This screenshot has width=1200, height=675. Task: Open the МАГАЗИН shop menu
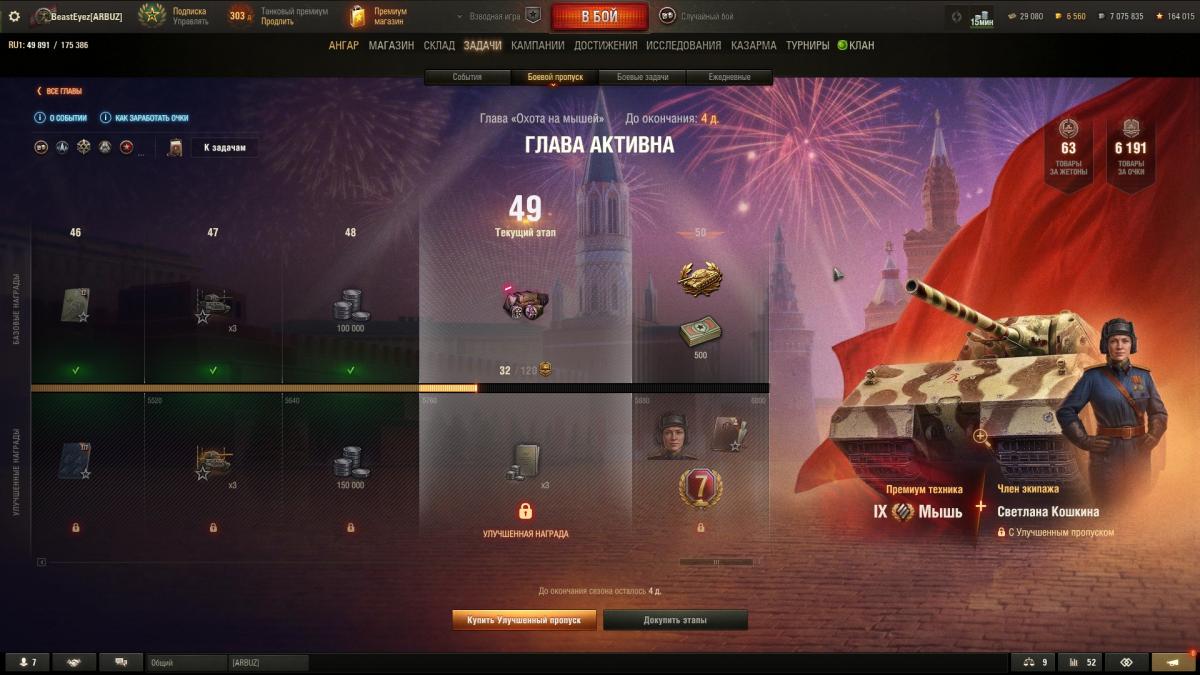click(x=391, y=46)
